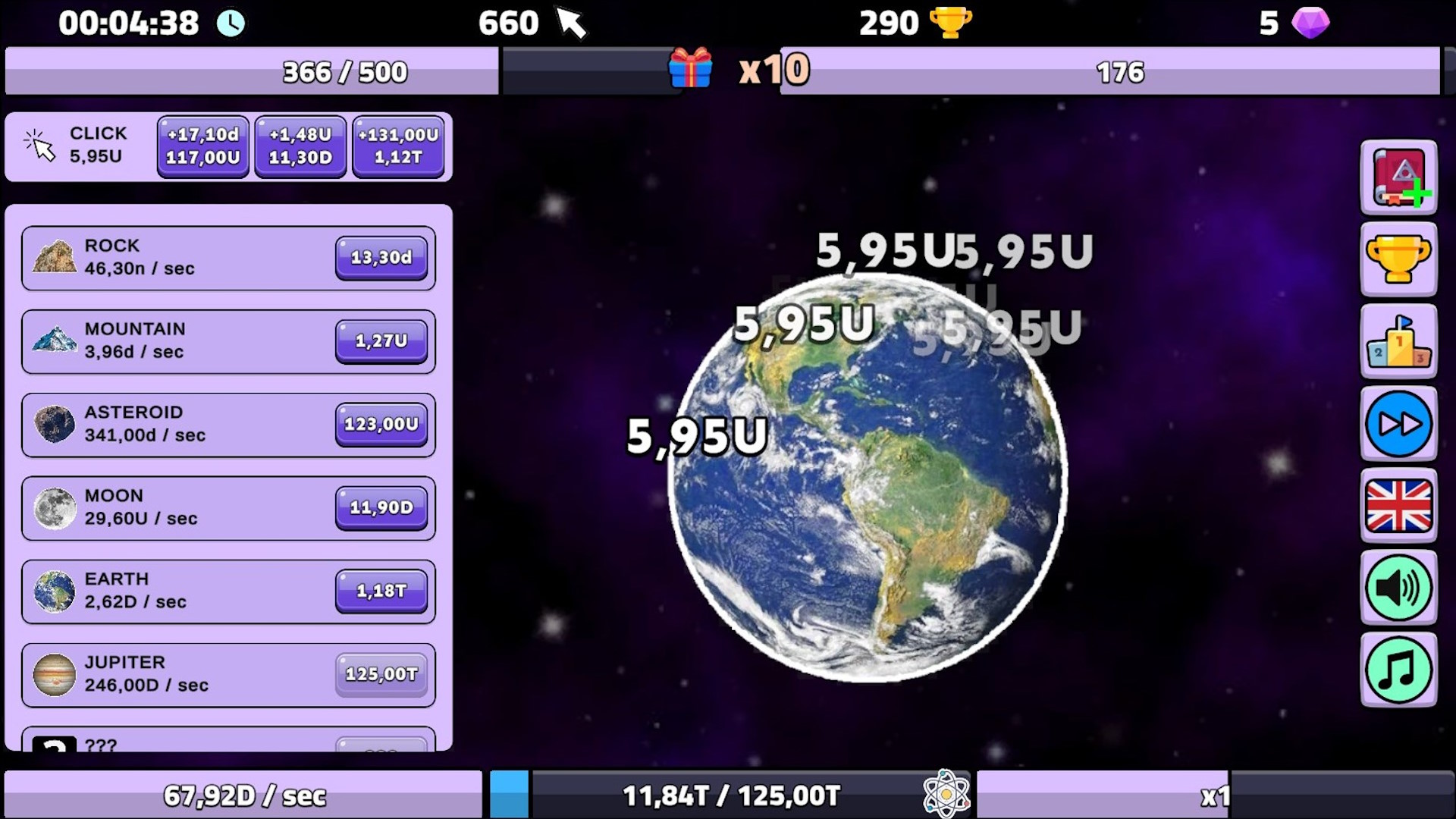Image resolution: width=1456 pixels, height=819 pixels.
Task: Click the atom icon near the progress bar
Action: tap(946, 794)
